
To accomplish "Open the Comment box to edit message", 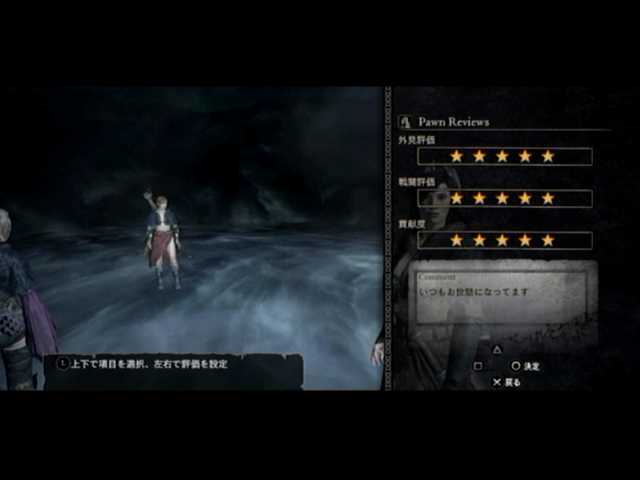I will (x=505, y=295).
